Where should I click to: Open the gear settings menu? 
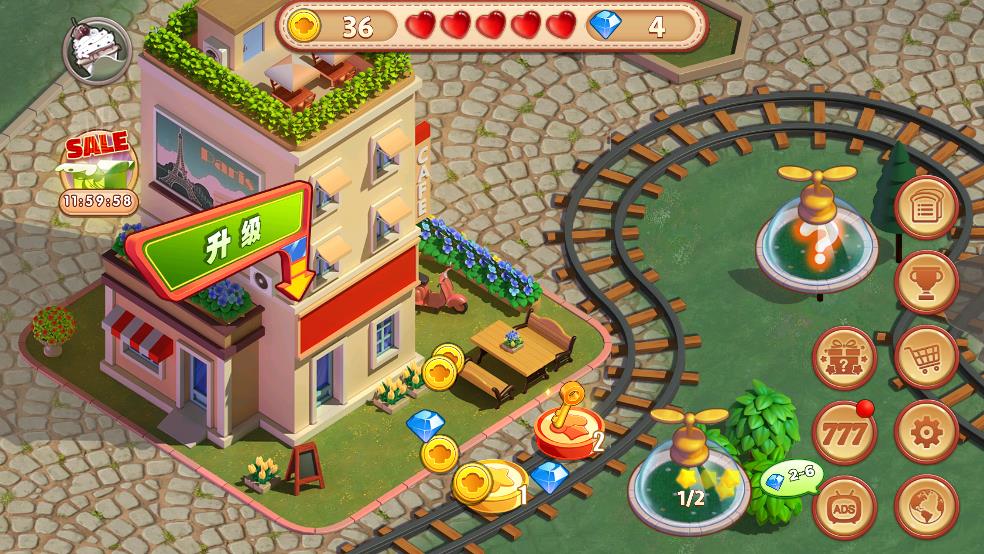point(926,432)
